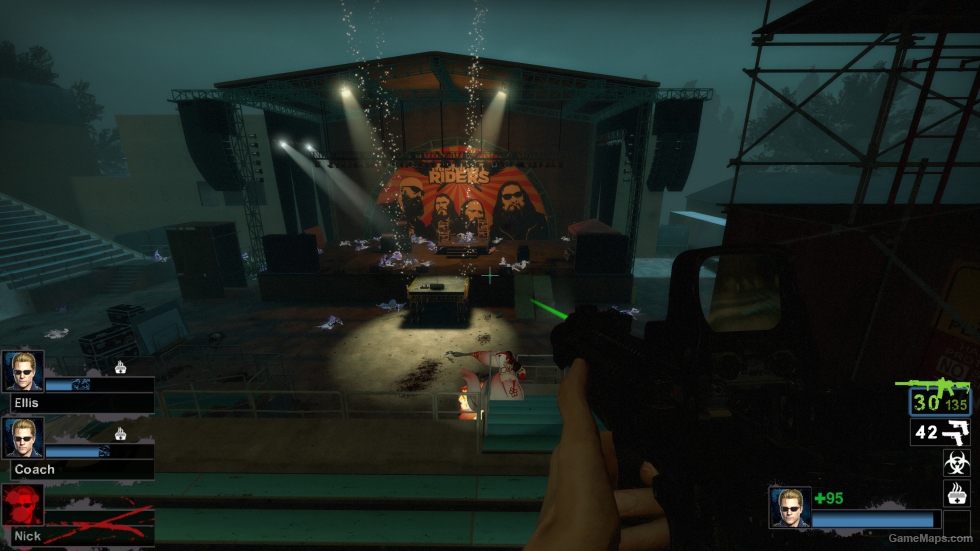Select Coach's teammate portrait
The image size is (980, 551).
tap(23, 438)
